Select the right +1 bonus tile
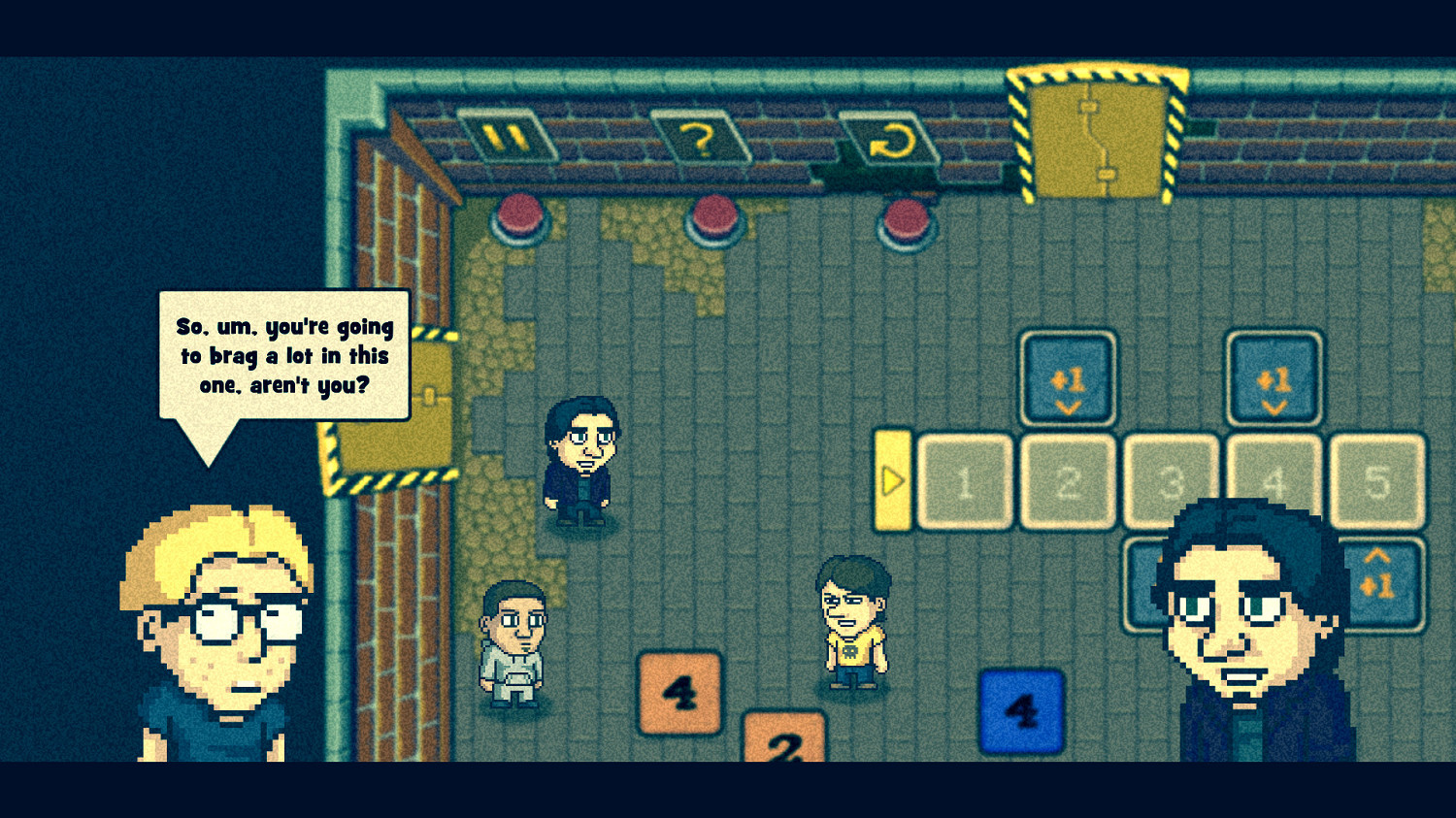The width and height of the screenshot is (1456, 818). [1274, 378]
